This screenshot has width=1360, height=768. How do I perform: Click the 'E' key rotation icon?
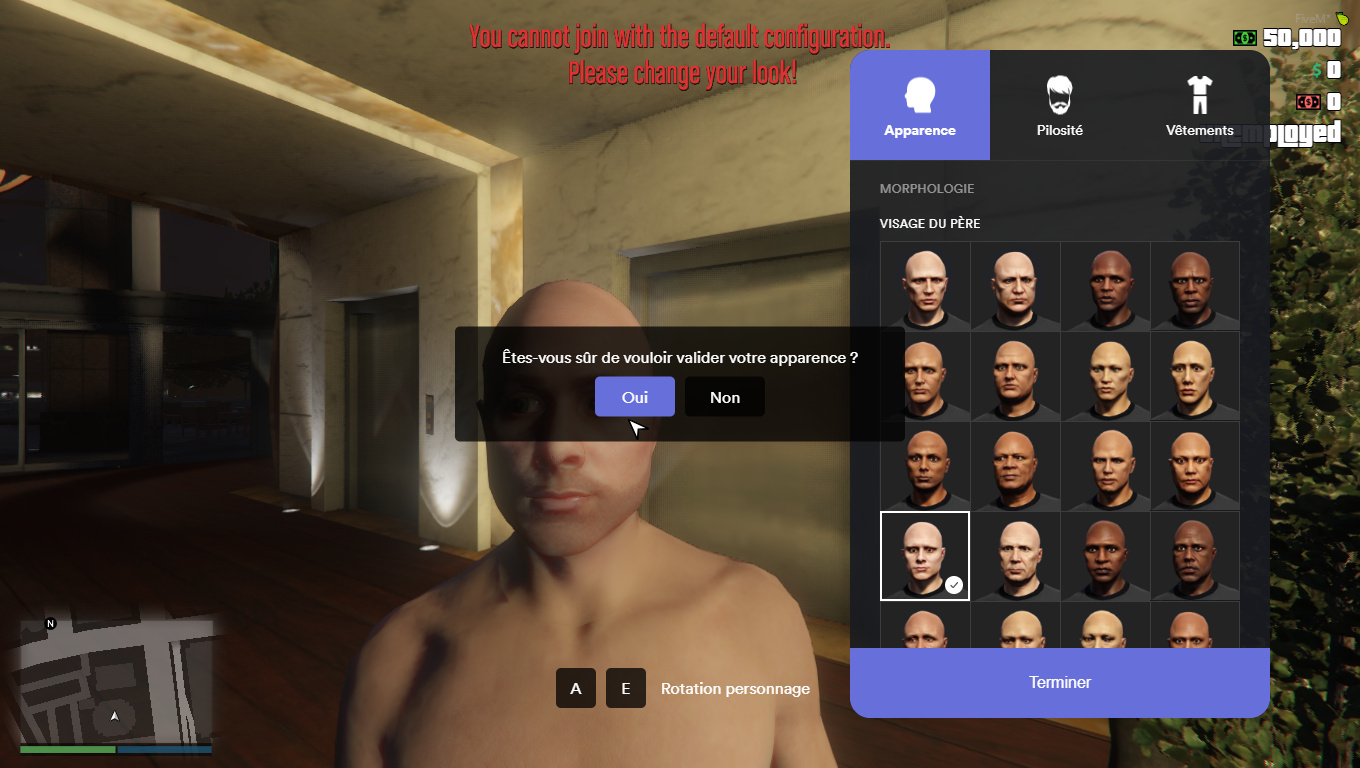click(x=625, y=688)
